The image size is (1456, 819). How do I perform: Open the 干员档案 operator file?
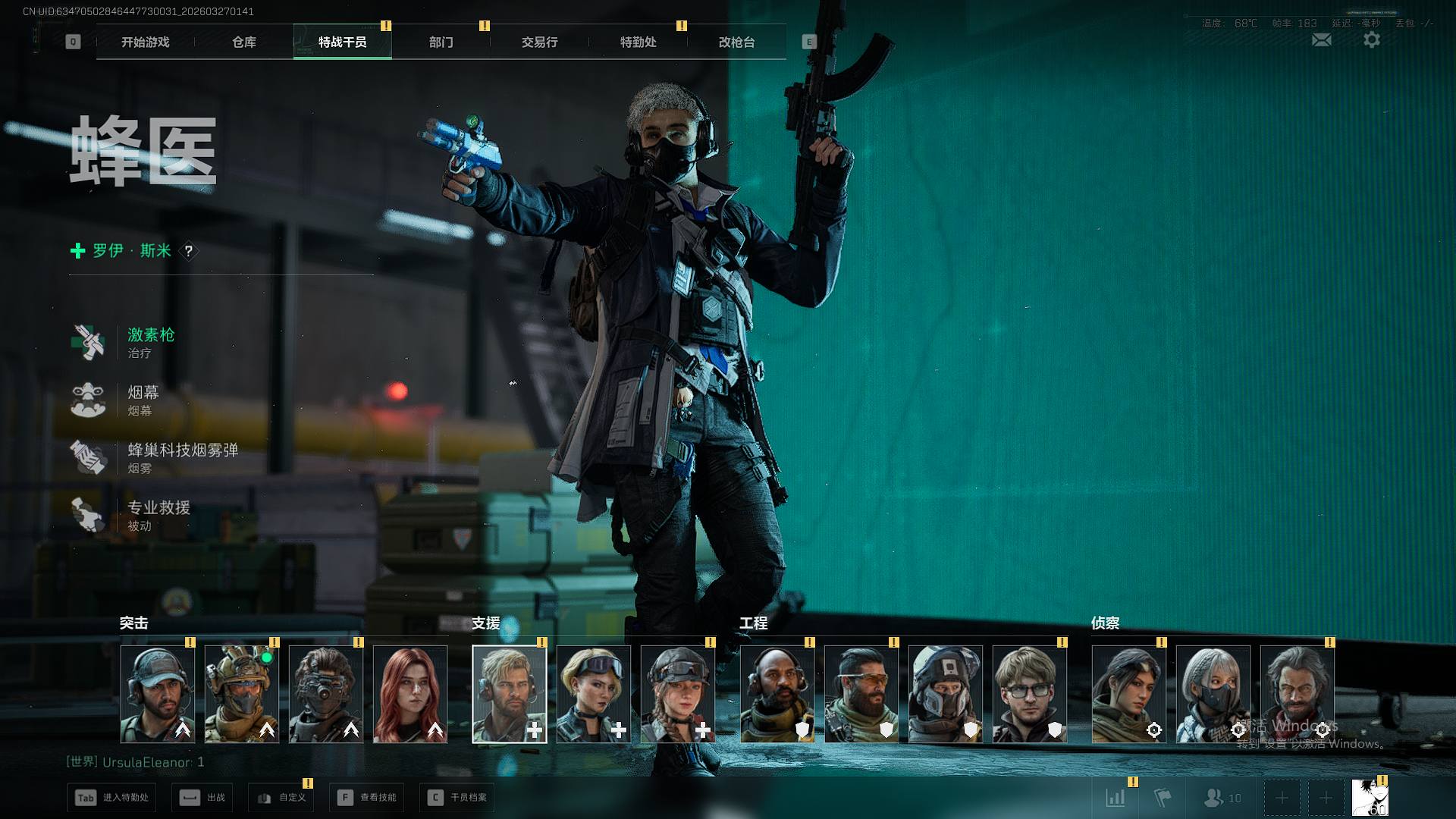click(457, 798)
